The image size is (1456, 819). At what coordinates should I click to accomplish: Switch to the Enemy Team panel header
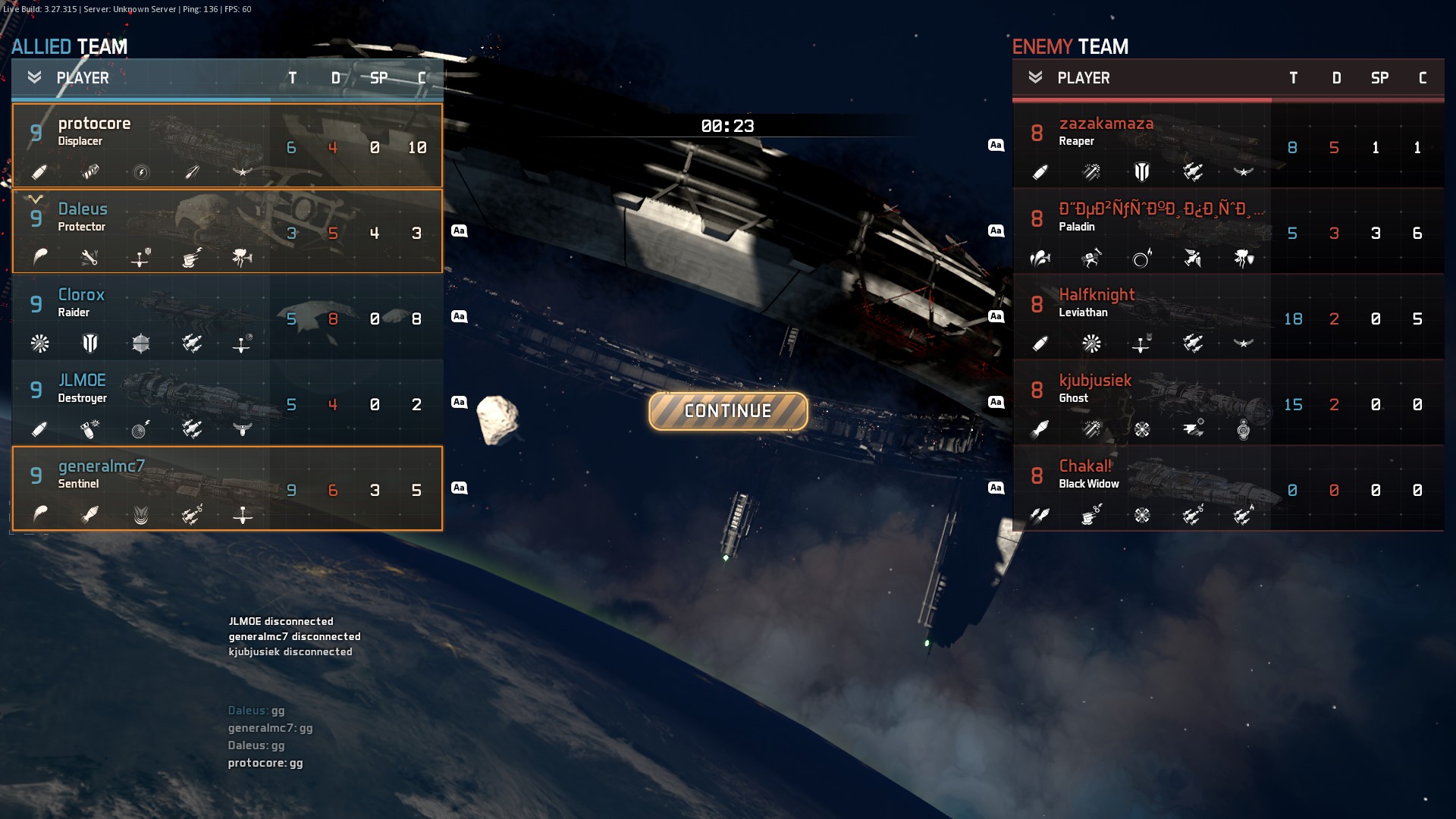1069,47
